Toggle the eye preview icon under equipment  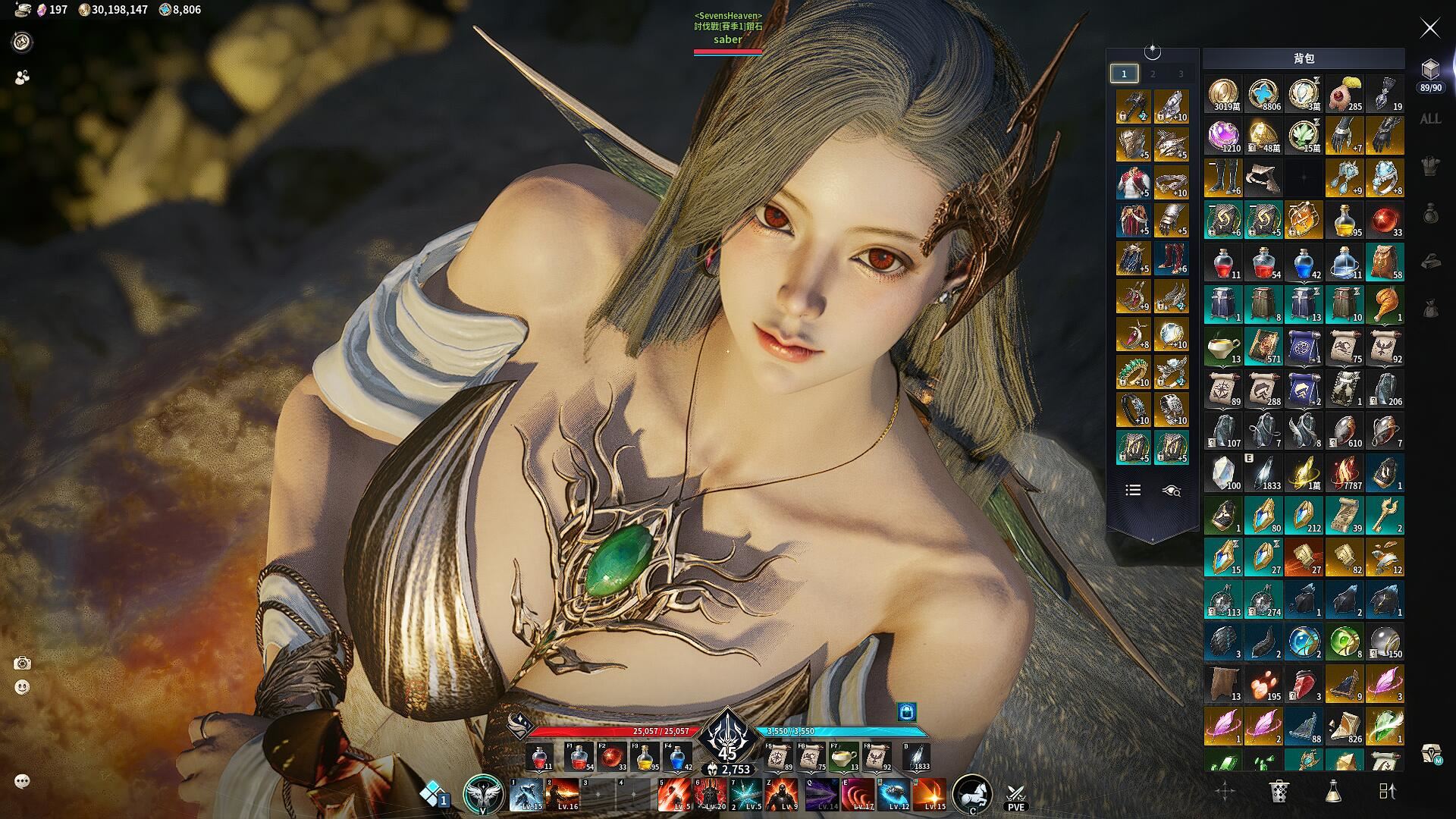[x=1171, y=491]
